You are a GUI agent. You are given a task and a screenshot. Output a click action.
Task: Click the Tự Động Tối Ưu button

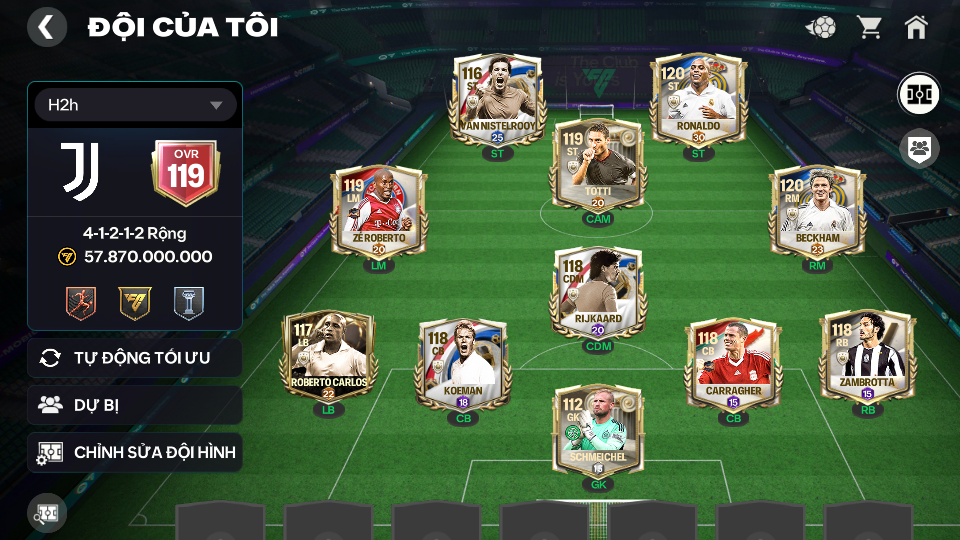pos(135,358)
